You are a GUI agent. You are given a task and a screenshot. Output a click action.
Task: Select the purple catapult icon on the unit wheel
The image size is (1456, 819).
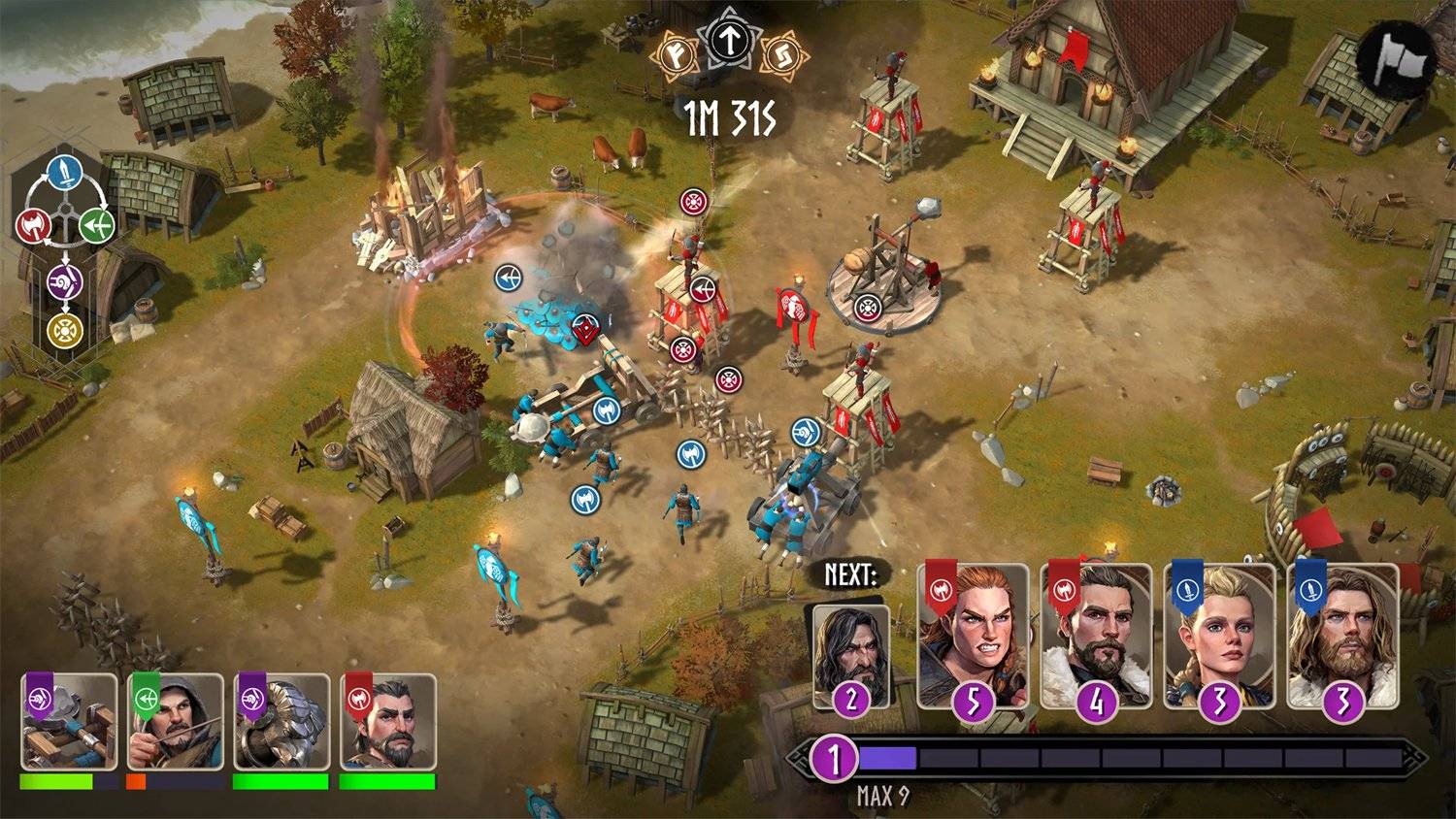(65, 281)
